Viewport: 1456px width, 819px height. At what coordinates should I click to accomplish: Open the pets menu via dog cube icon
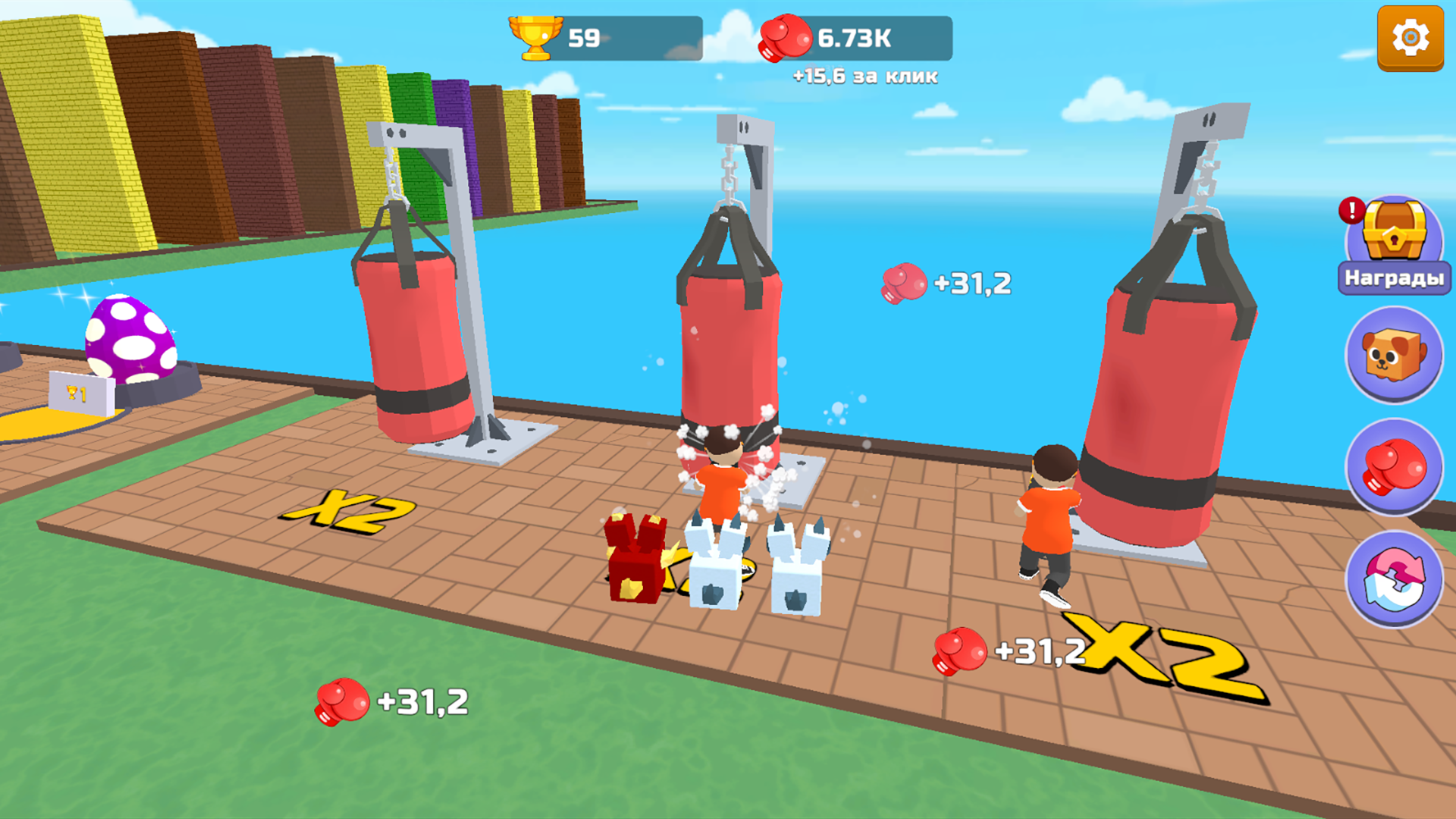coord(1394,356)
